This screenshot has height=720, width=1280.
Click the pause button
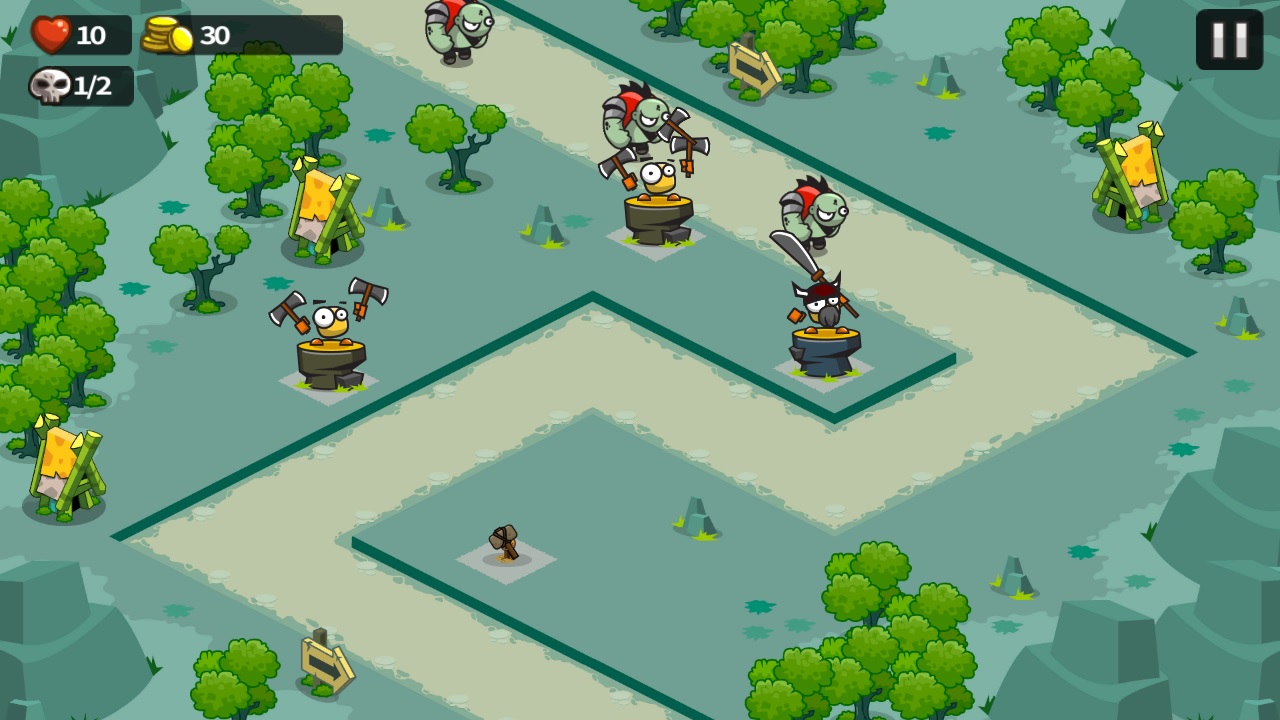pos(1229,37)
